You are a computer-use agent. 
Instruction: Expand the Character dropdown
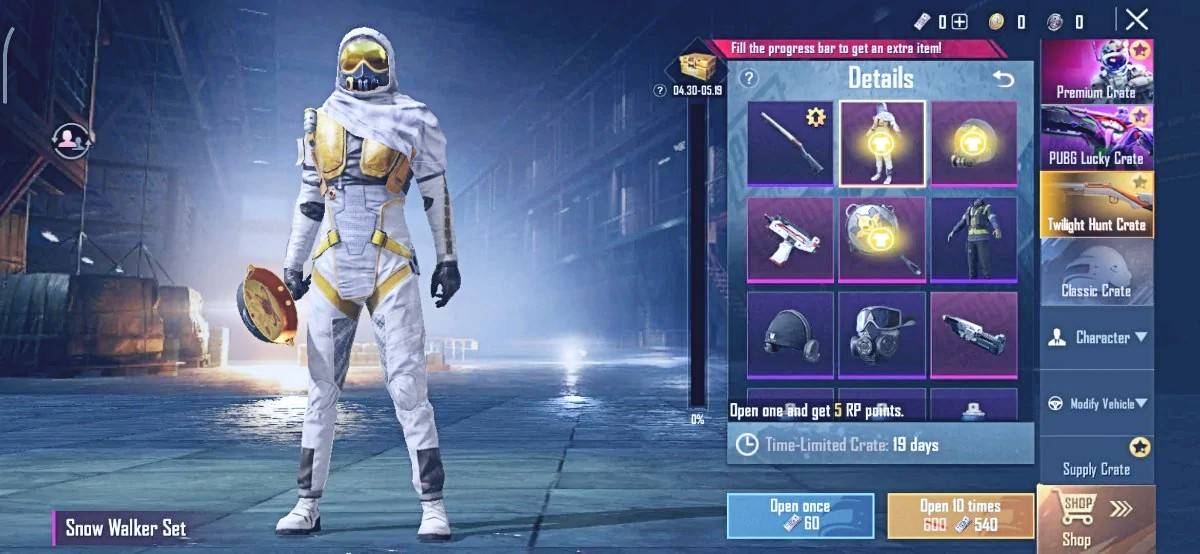(x=1096, y=338)
